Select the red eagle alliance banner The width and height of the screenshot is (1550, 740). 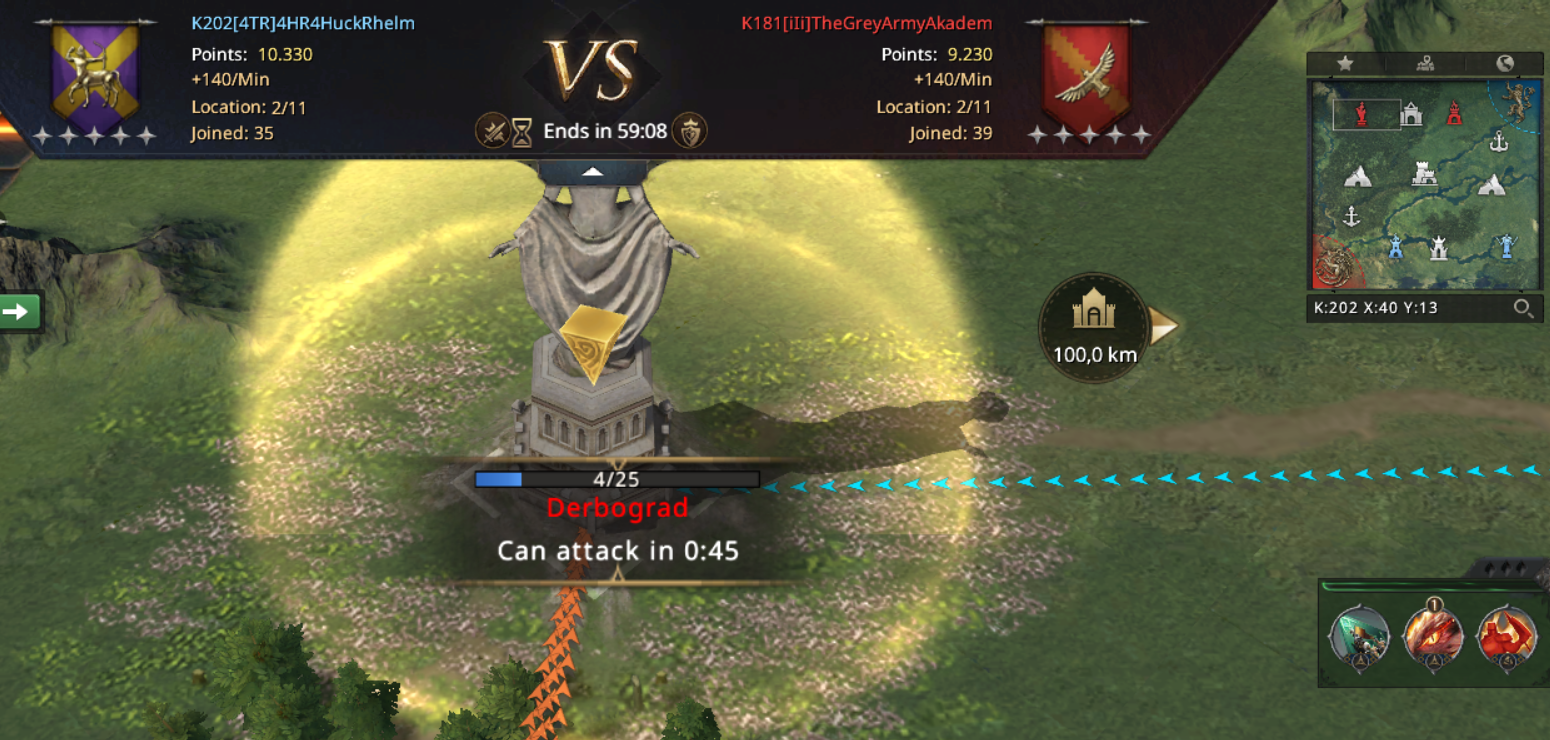pos(1087,73)
